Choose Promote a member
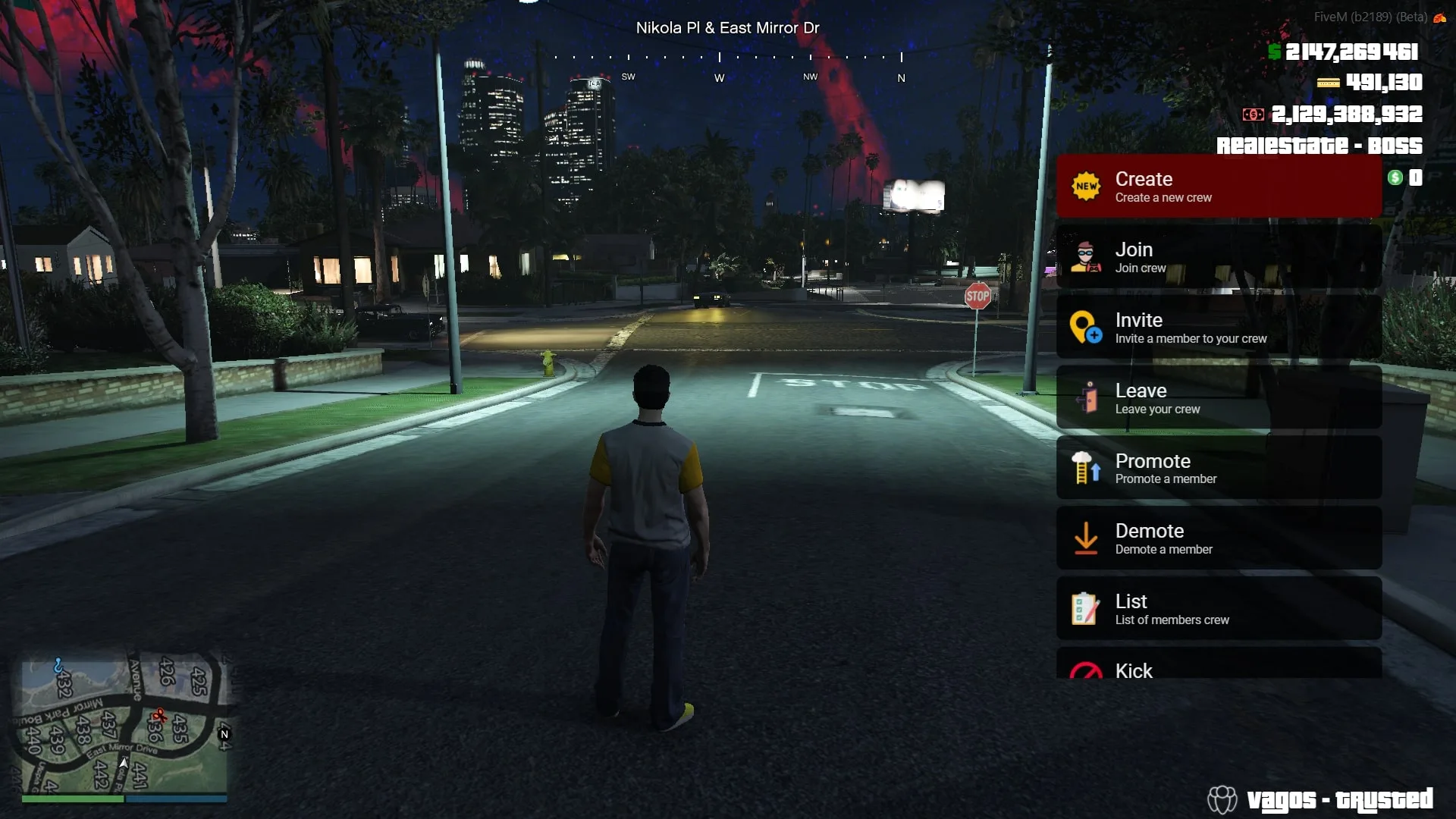The width and height of the screenshot is (1456, 819). click(x=1218, y=468)
